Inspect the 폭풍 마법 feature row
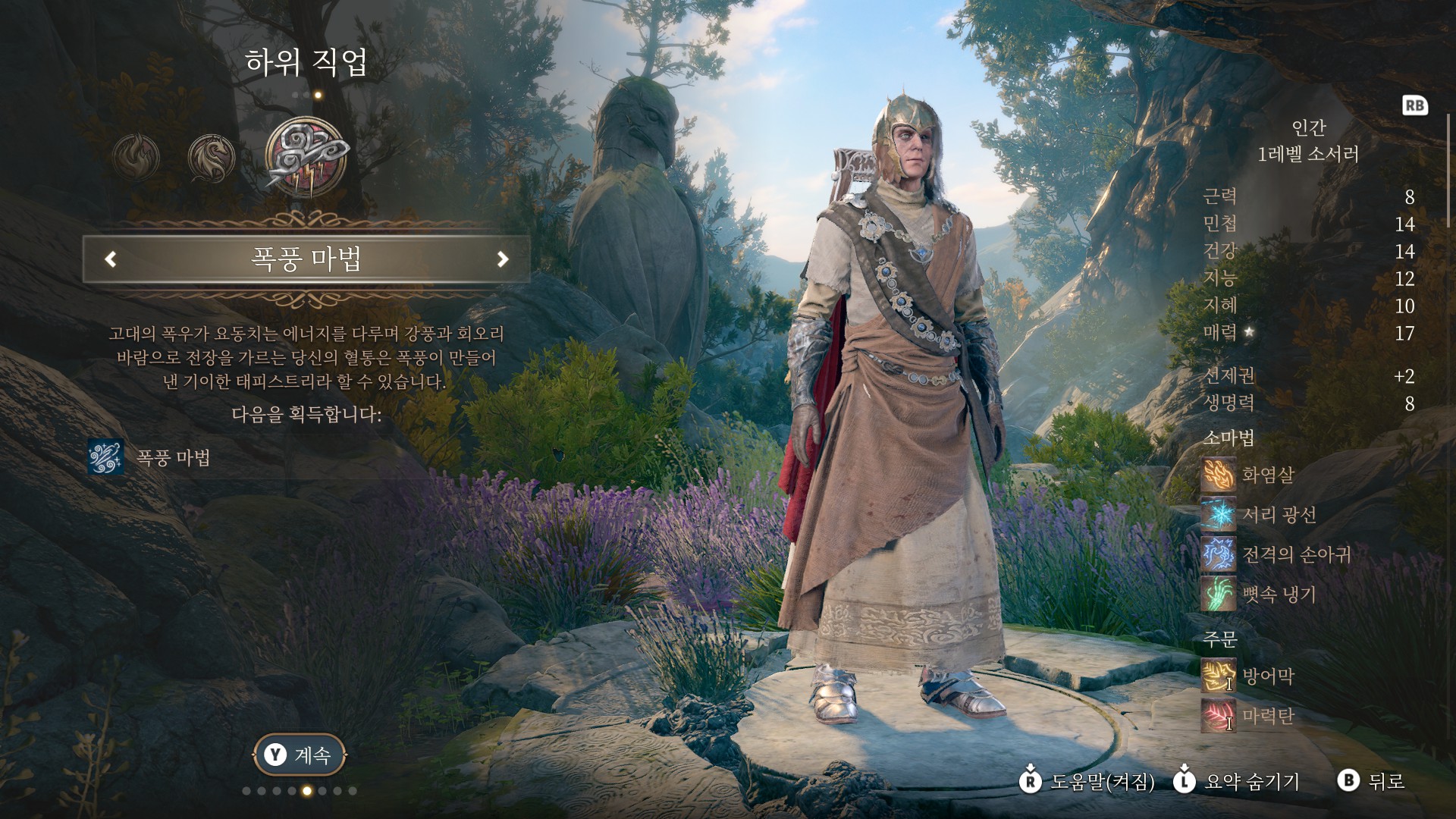This screenshot has height=819, width=1456. 173,458
